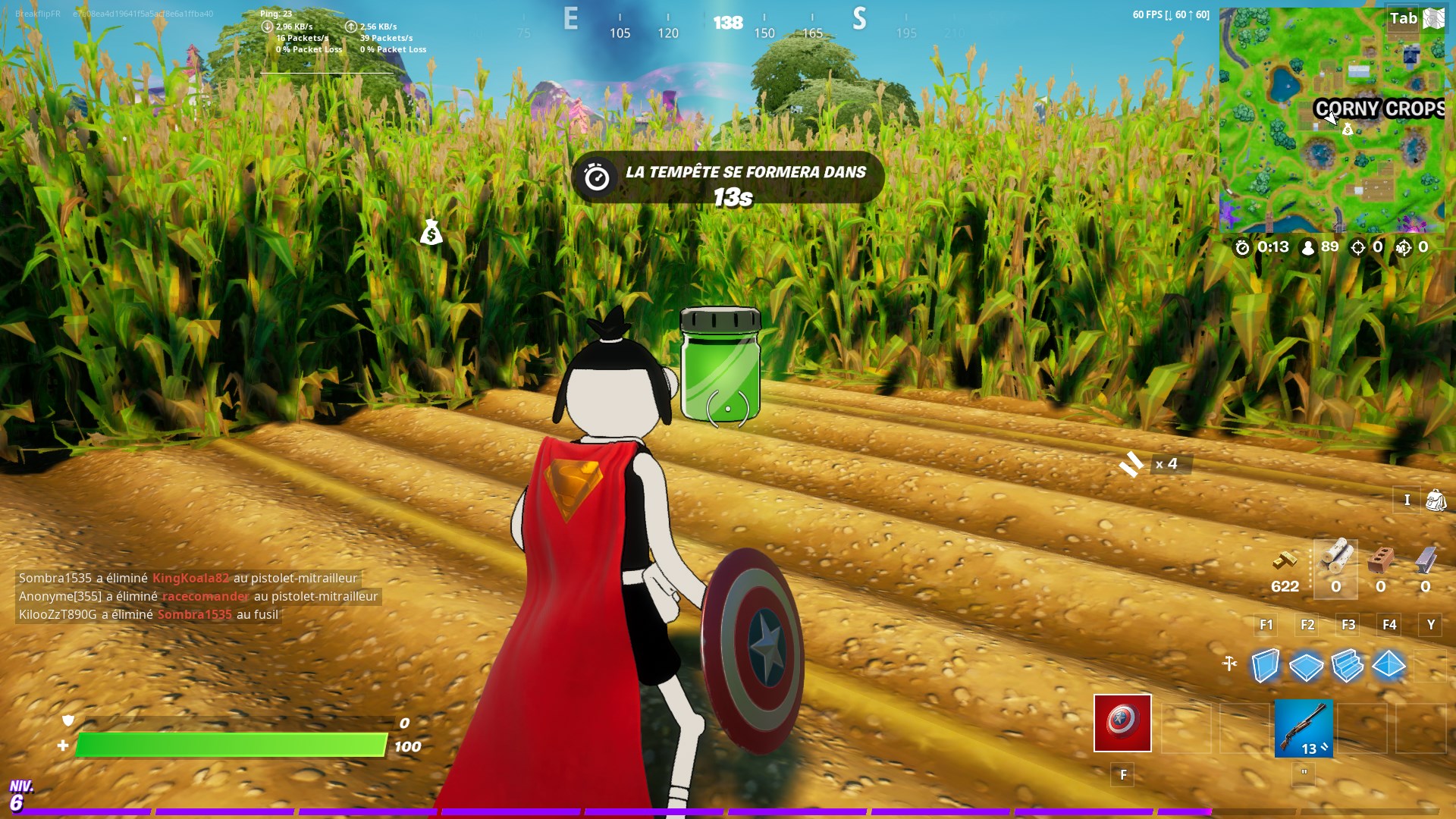Select the floor build piece icon

click(1306, 666)
